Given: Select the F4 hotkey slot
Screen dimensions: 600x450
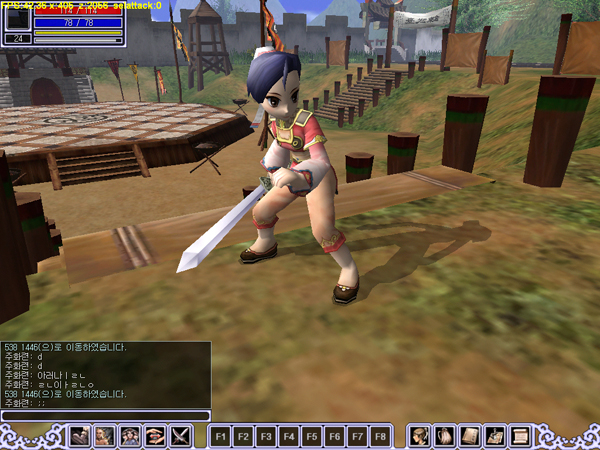Looking at the screenshot, I should point(289,437).
